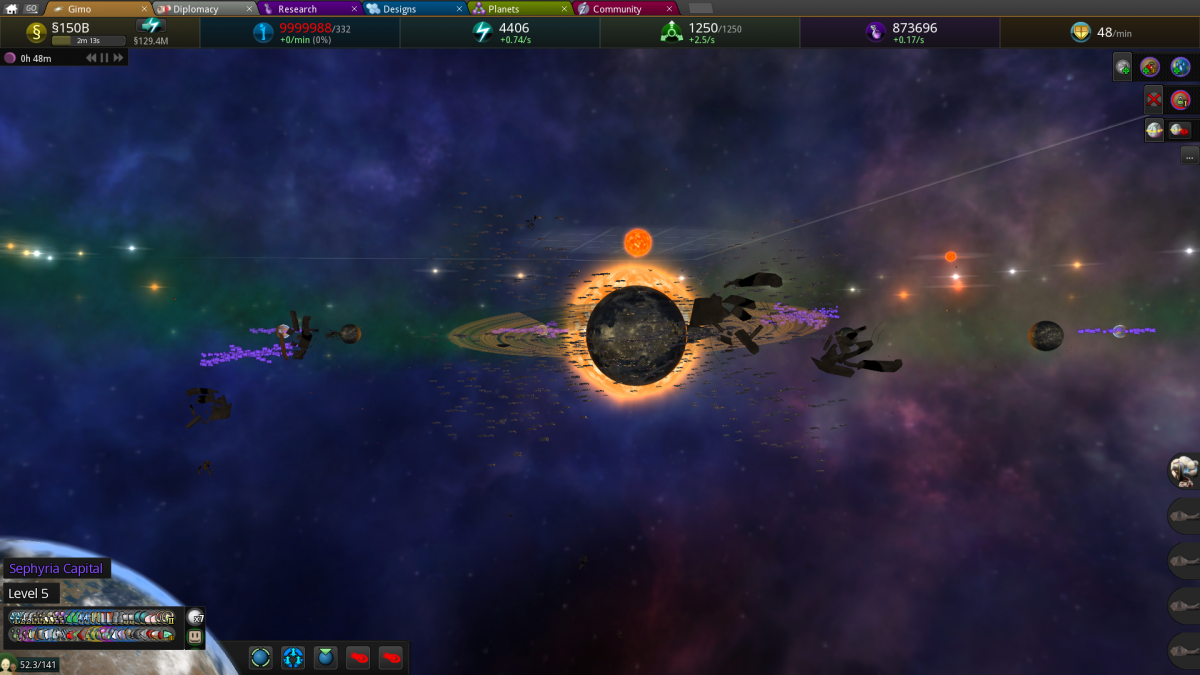This screenshot has height=675, width=1200.
Task: Slow down game time with rewind
Action: click(x=91, y=58)
